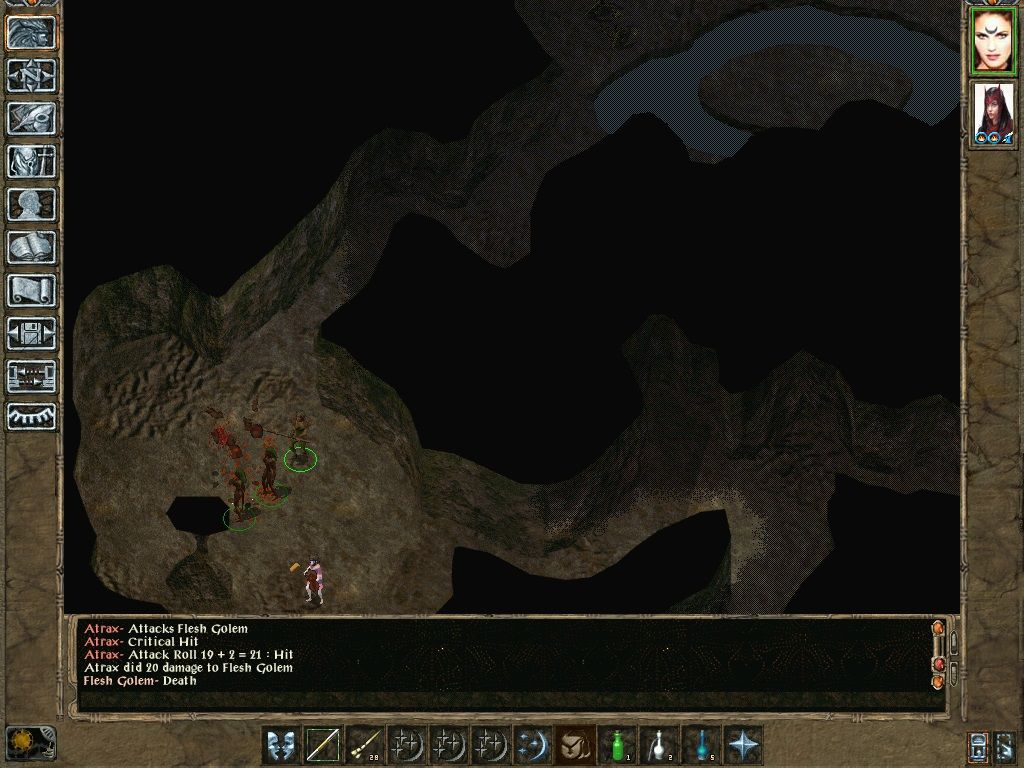Viewport: 1024px width, 768px height.
Task: Open the journal with the quill icon
Action: tap(32, 119)
